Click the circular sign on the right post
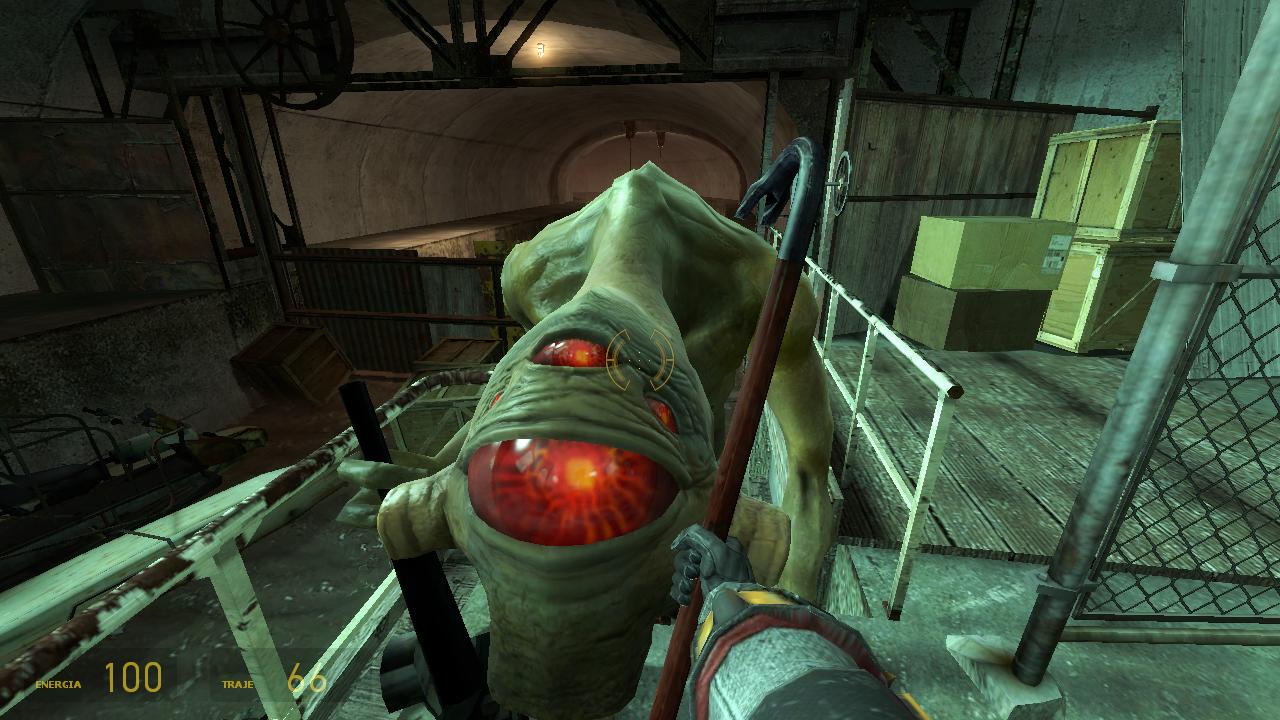 tap(841, 178)
